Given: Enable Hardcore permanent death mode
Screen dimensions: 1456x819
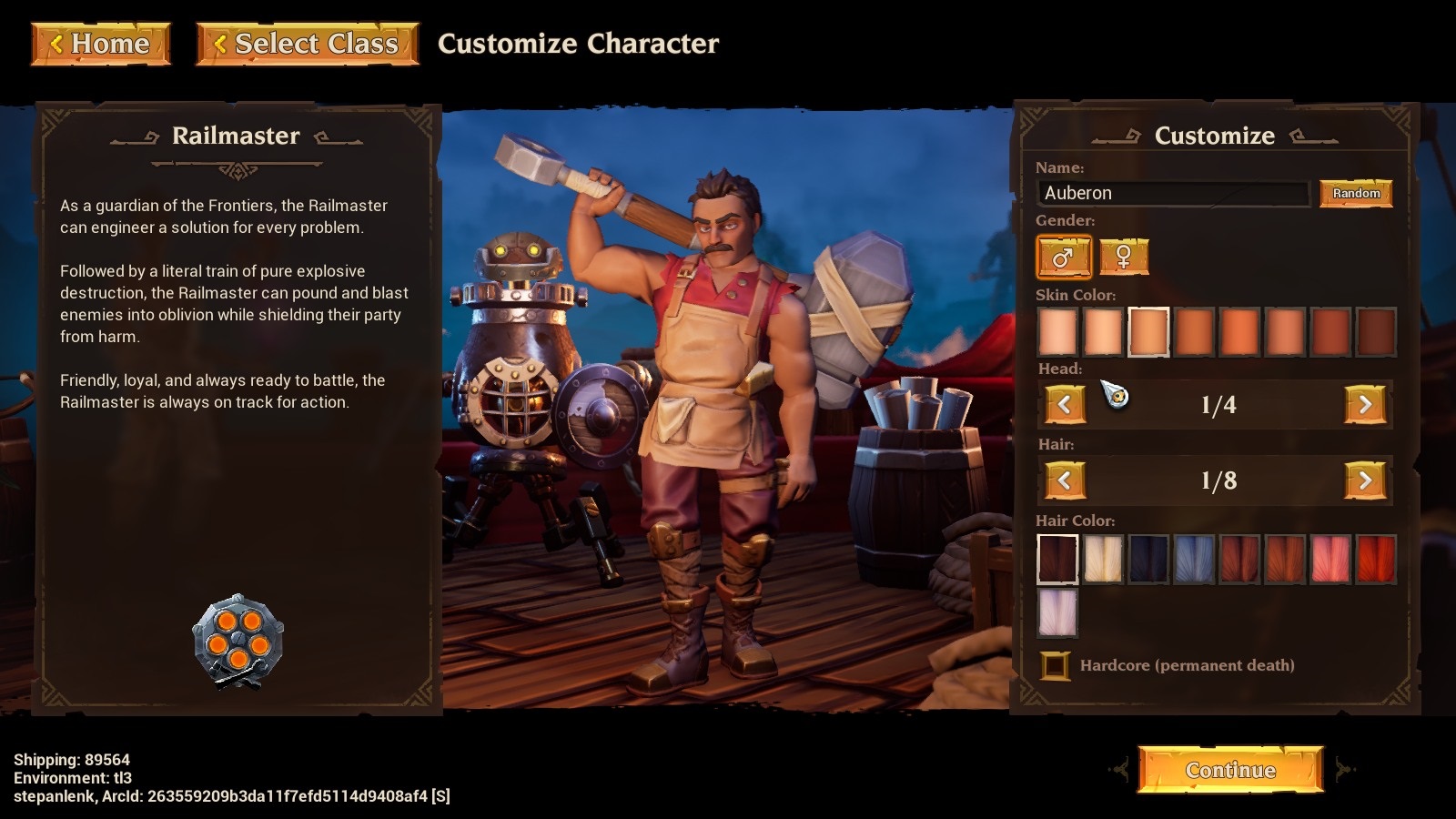Looking at the screenshot, I should click(1056, 665).
